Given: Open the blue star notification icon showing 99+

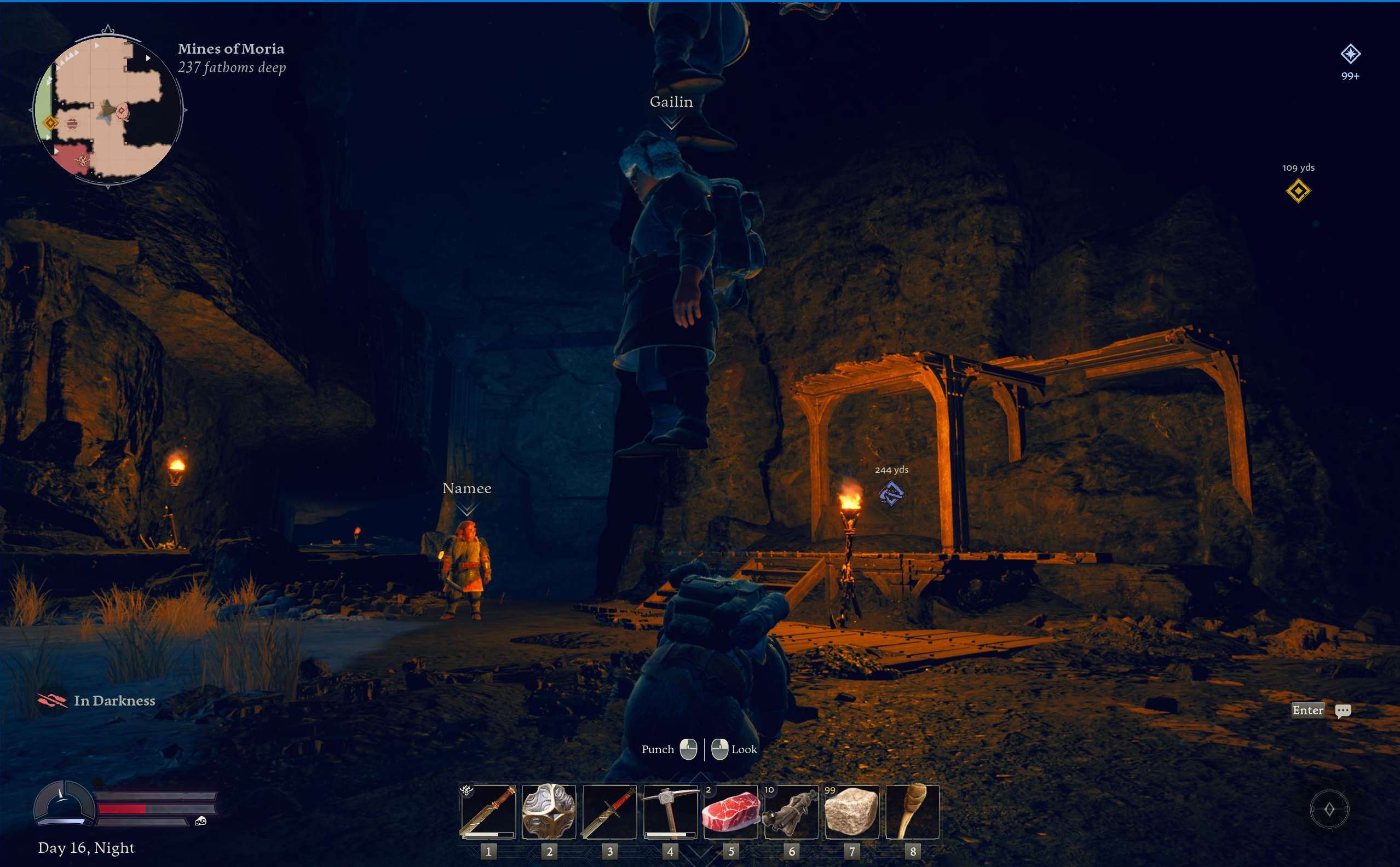Looking at the screenshot, I should (1350, 55).
